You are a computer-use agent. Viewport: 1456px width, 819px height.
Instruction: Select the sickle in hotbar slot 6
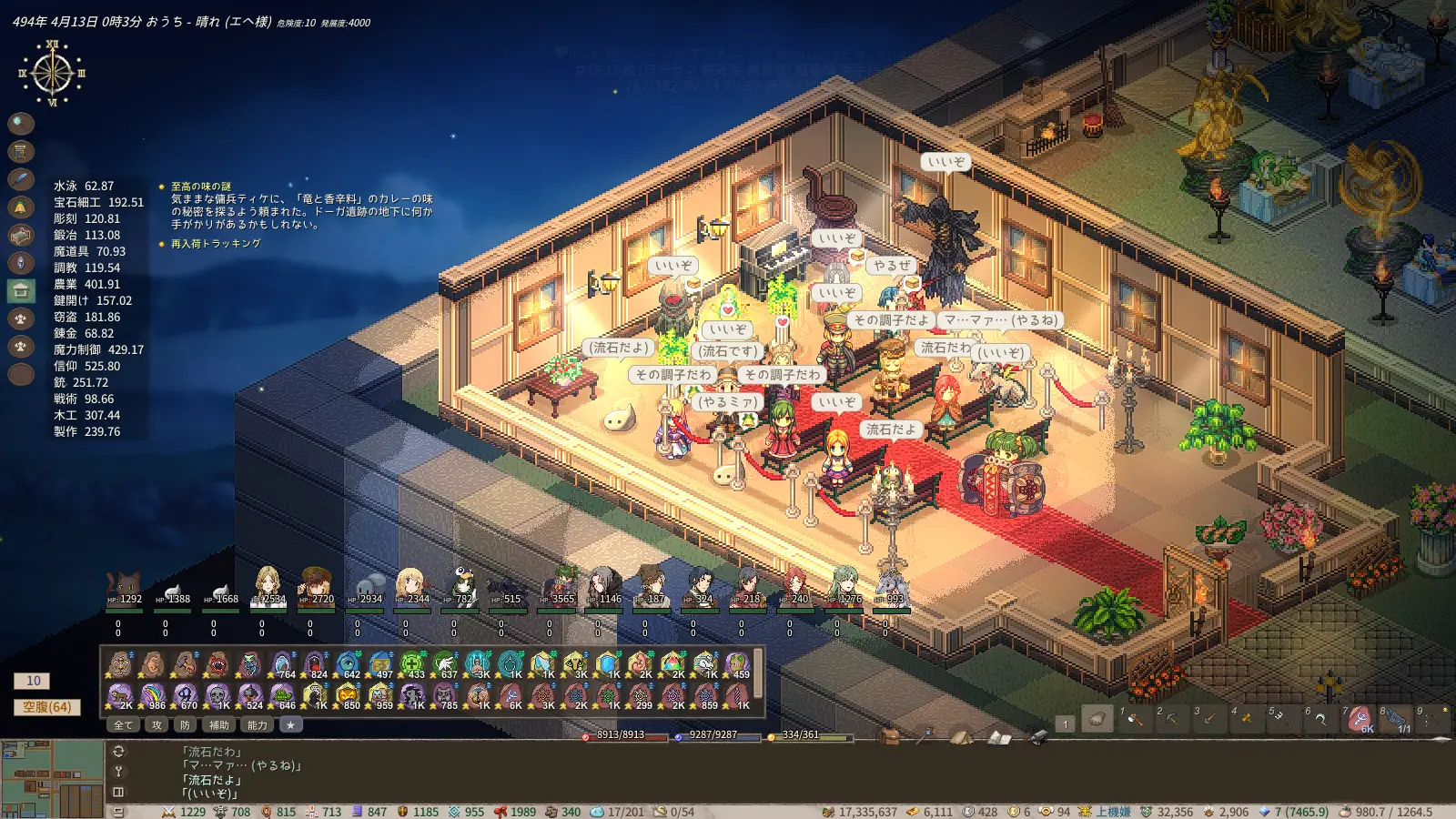[x=1319, y=720]
